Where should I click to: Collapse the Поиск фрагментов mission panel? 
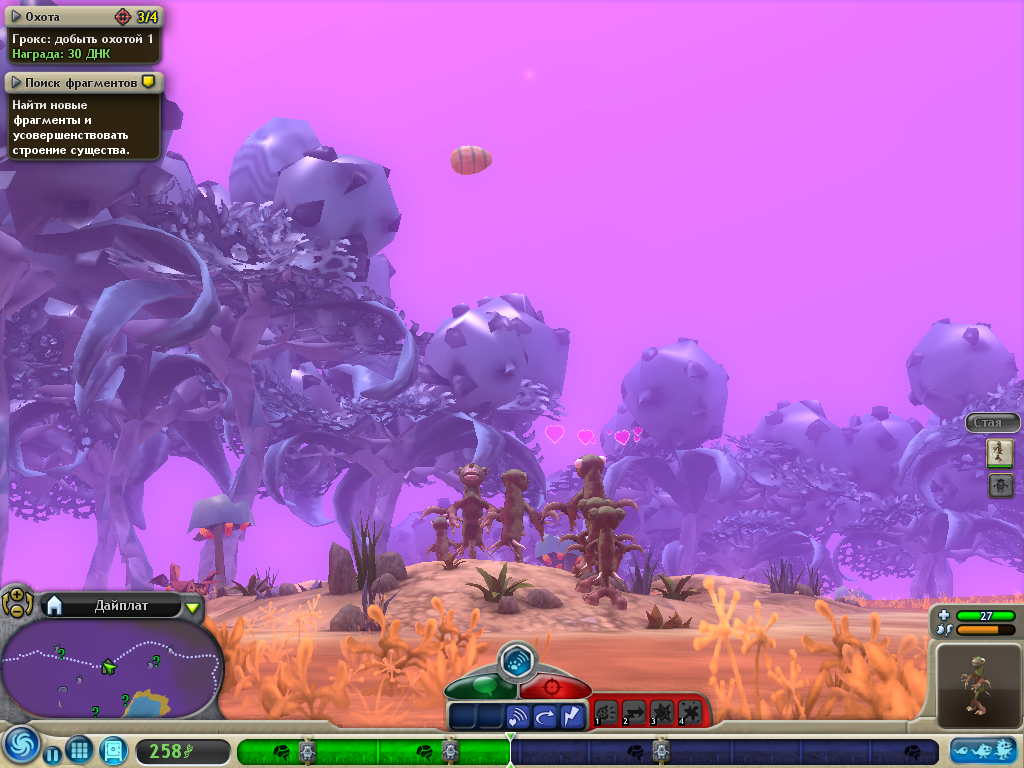click(x=17, y=82)
